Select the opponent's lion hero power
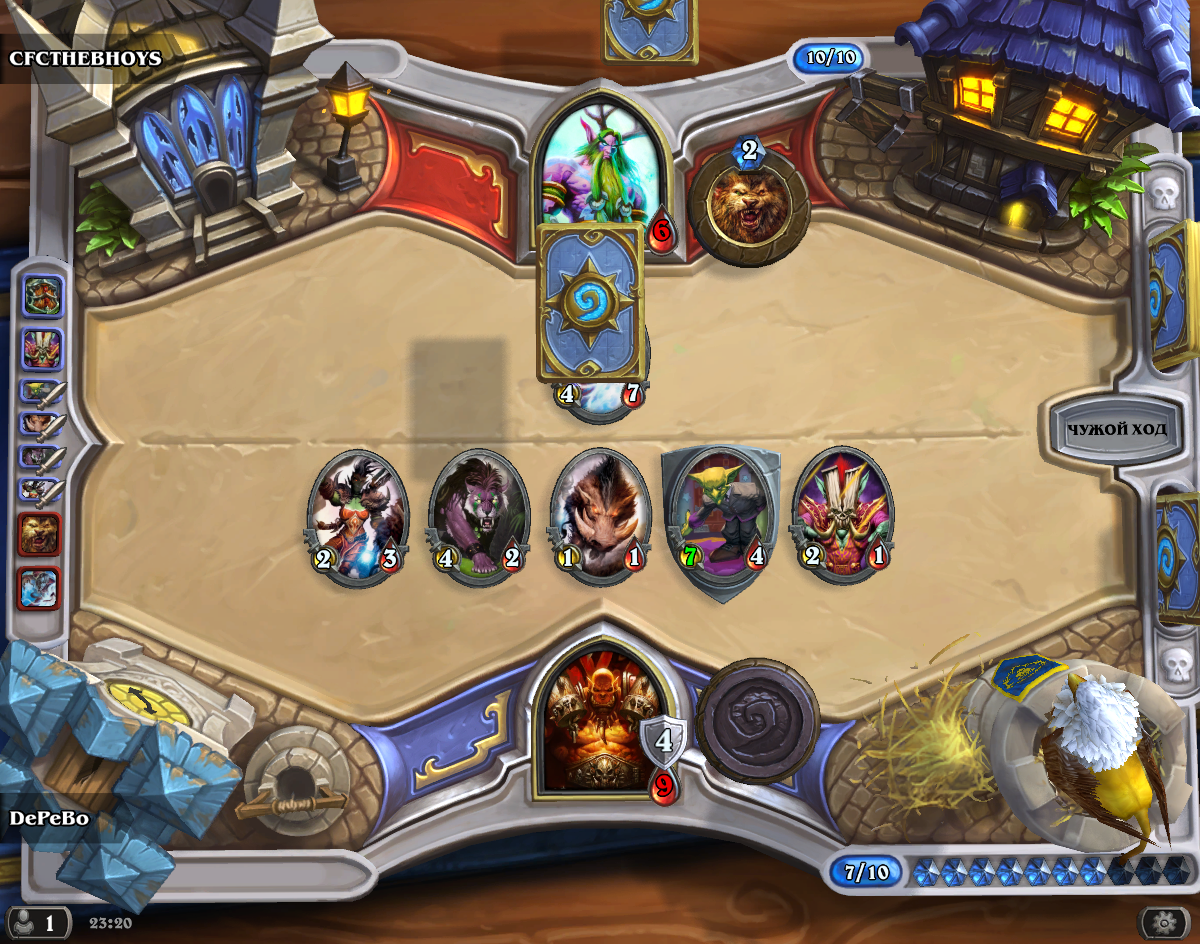 click(748, 205)
